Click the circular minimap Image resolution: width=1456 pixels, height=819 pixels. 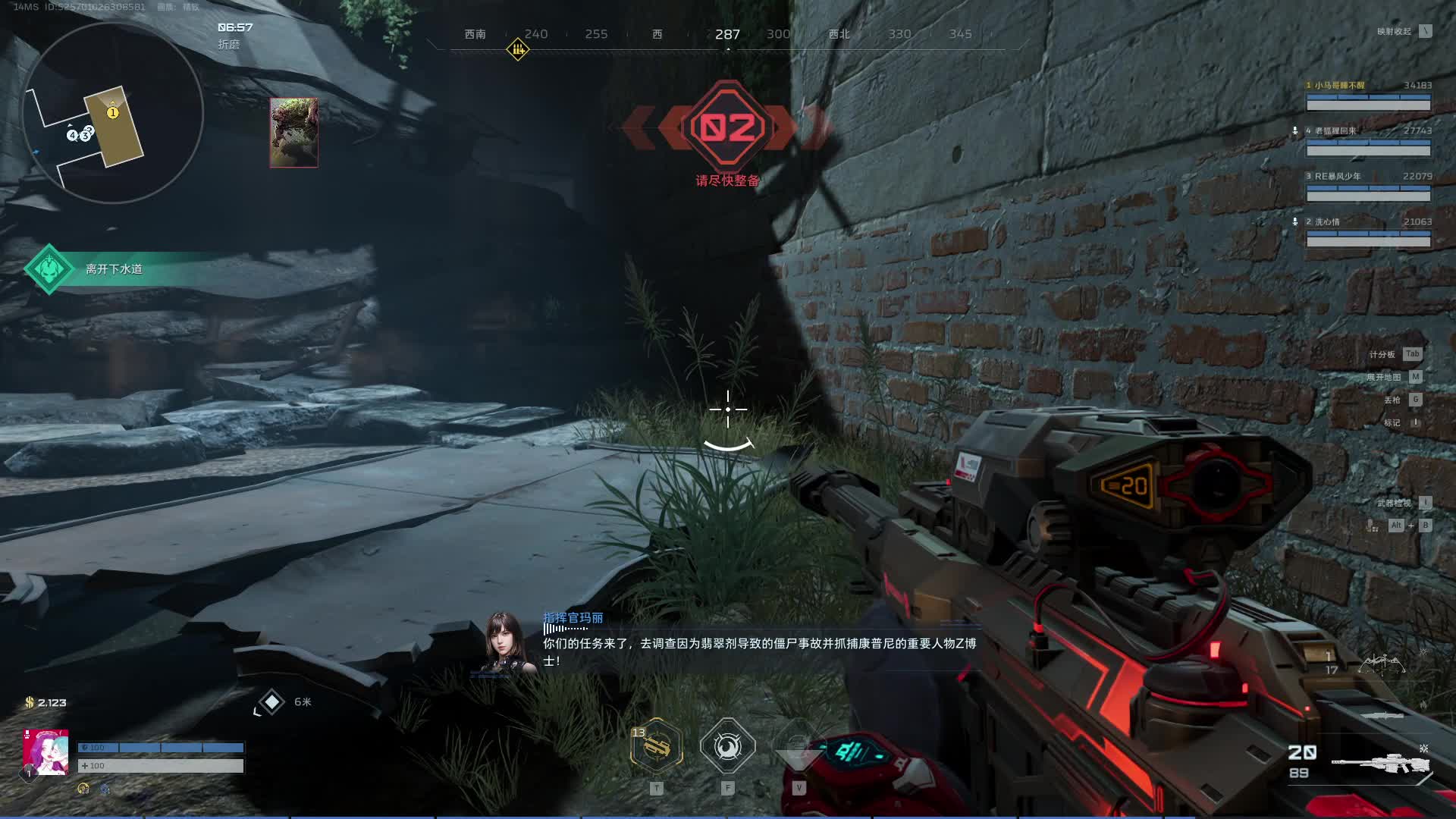coord(113,114)
